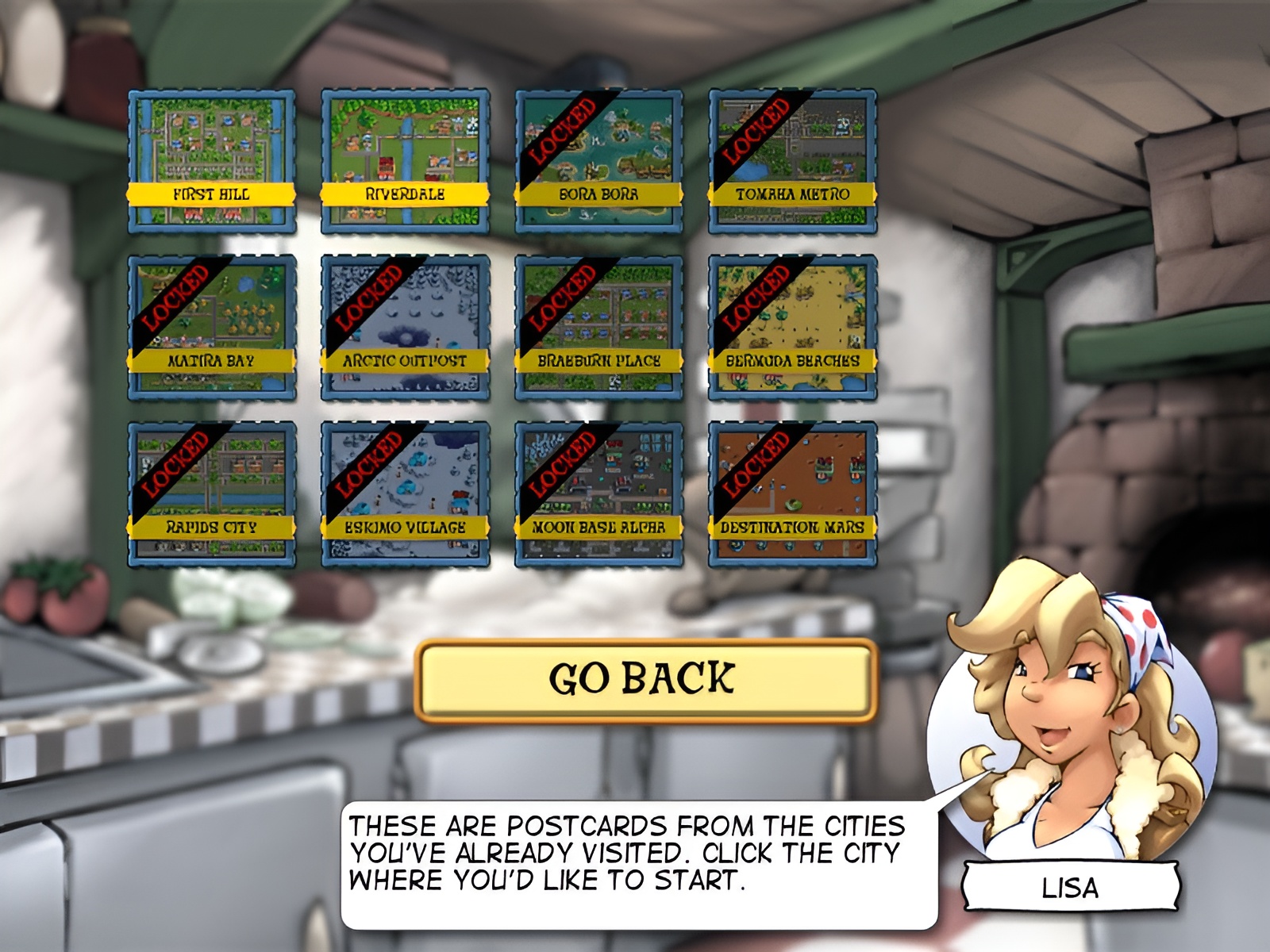Select the locked Moon Base Alpha postcard
Image resolution: width=1270 pixels, height=952 pixels.
pos(598,494)
